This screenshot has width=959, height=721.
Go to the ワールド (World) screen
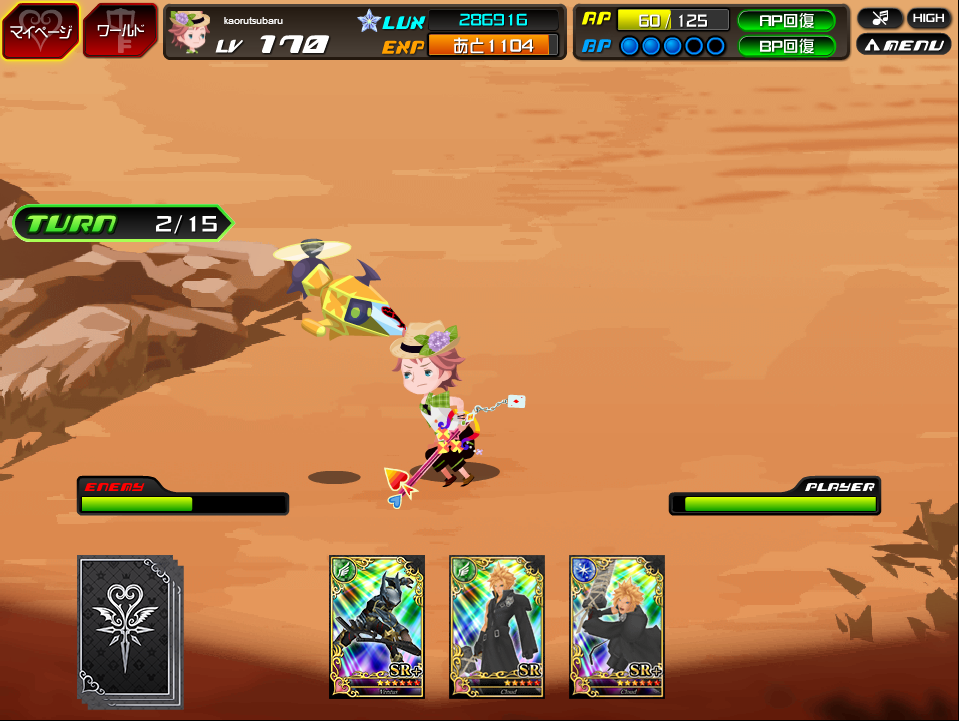(x=119, y=30)
